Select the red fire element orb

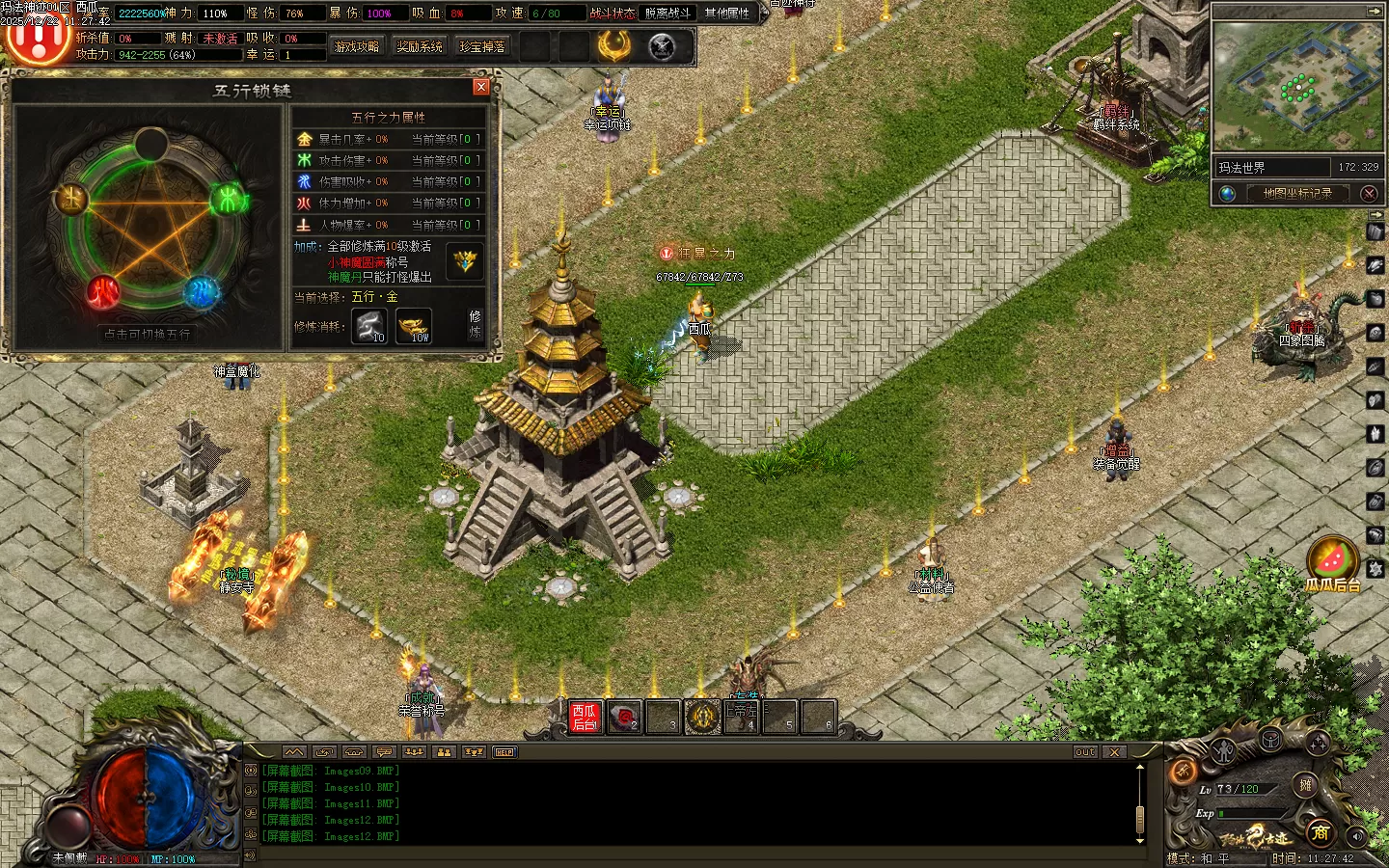coord(103,291)
